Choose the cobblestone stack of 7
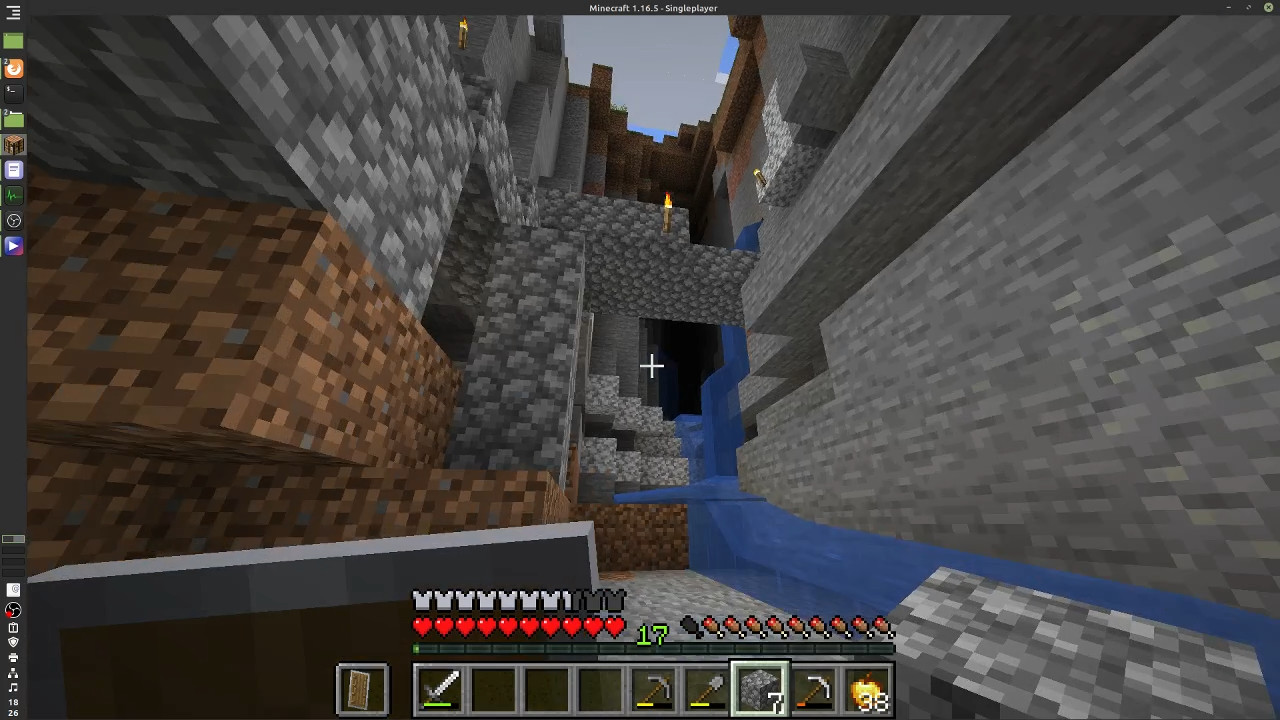The width and height of the screenshot is (1280, 720). 760,690
